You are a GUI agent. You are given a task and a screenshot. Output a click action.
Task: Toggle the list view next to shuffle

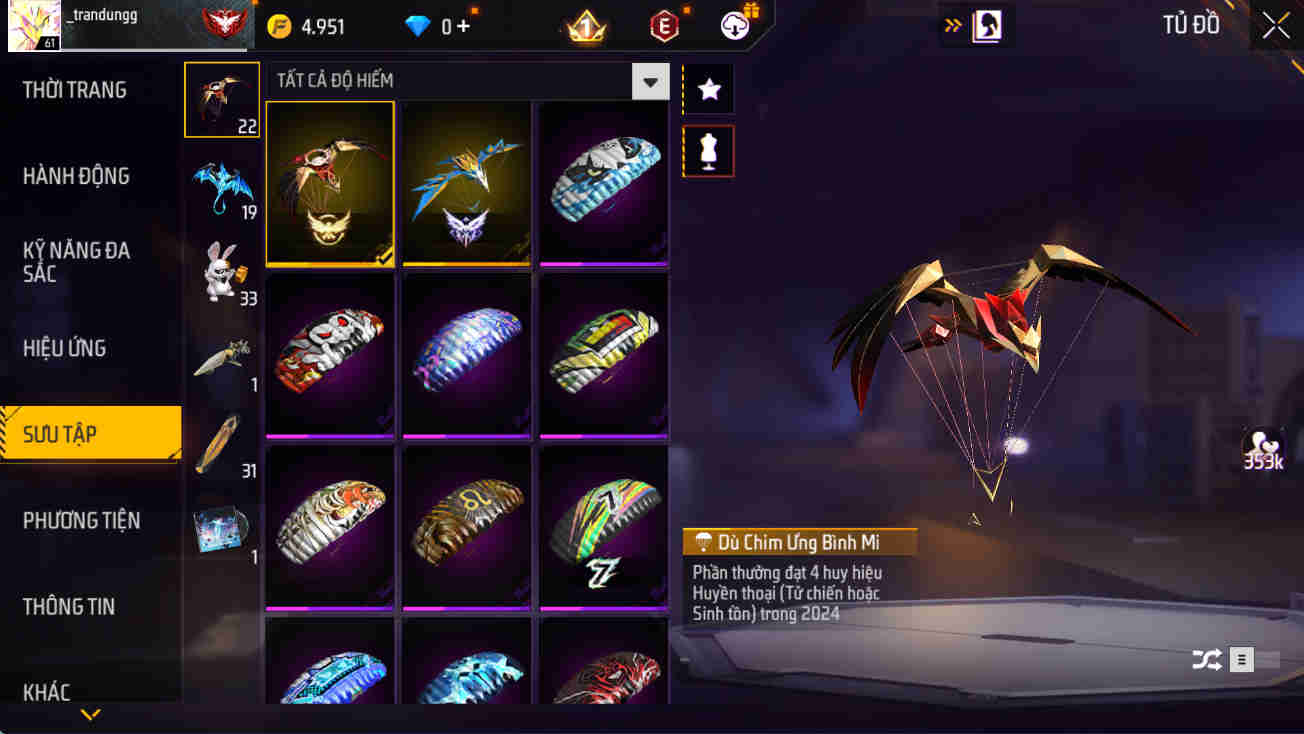click(x=1240, y=660)
